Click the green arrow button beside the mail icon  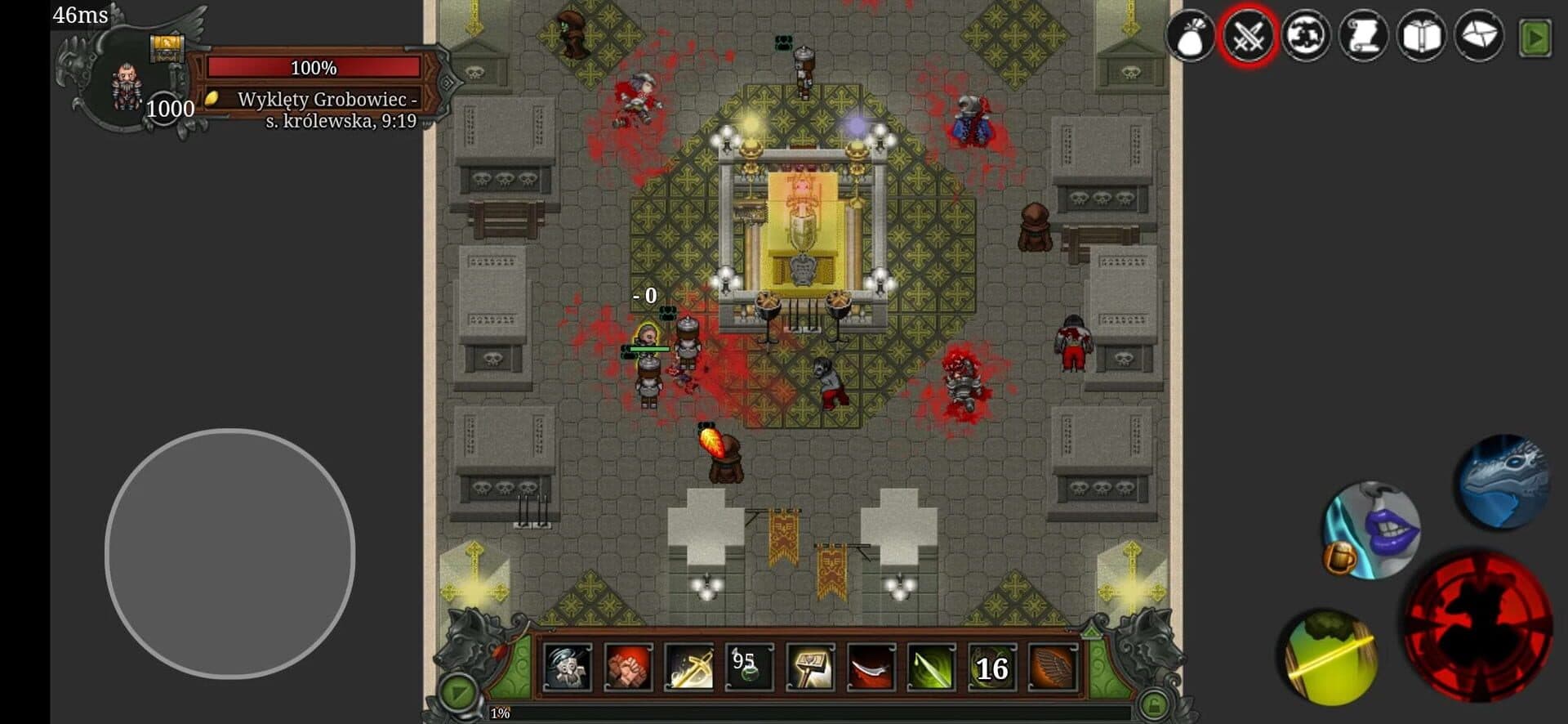click(x=1535, y=38)
